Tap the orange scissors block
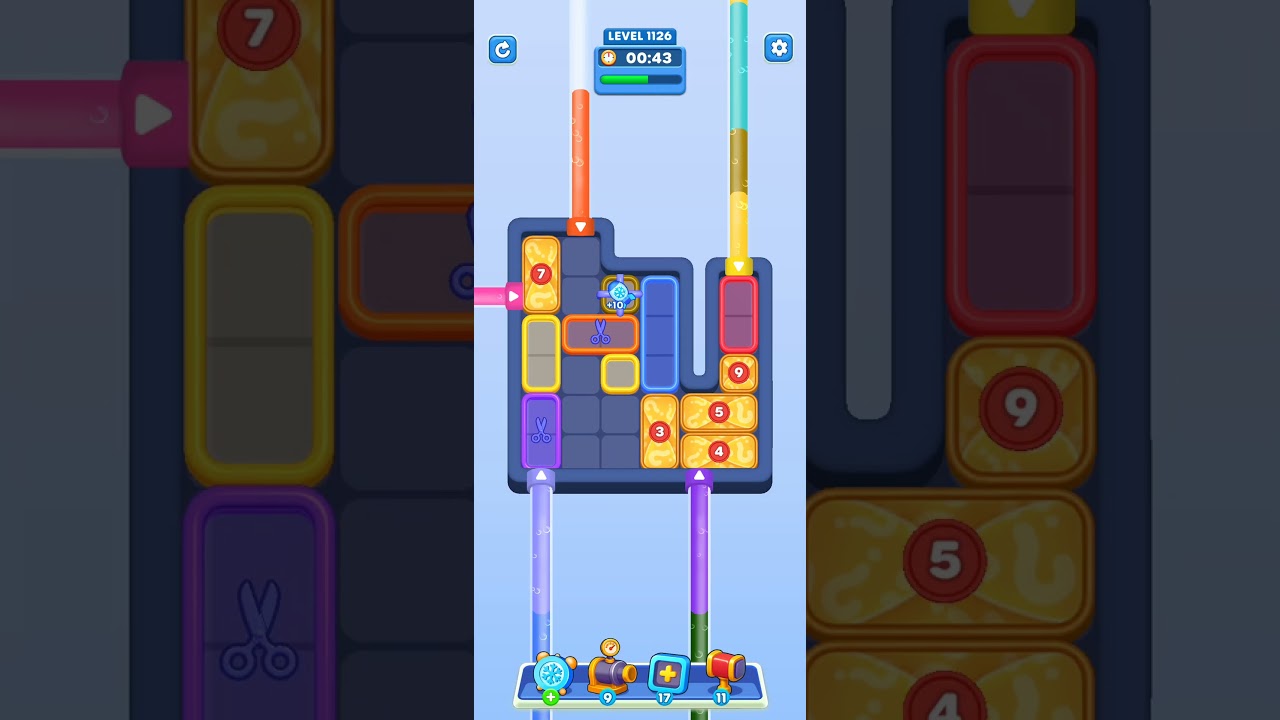This screenshot has width=1280, height=720. (601, 333)
